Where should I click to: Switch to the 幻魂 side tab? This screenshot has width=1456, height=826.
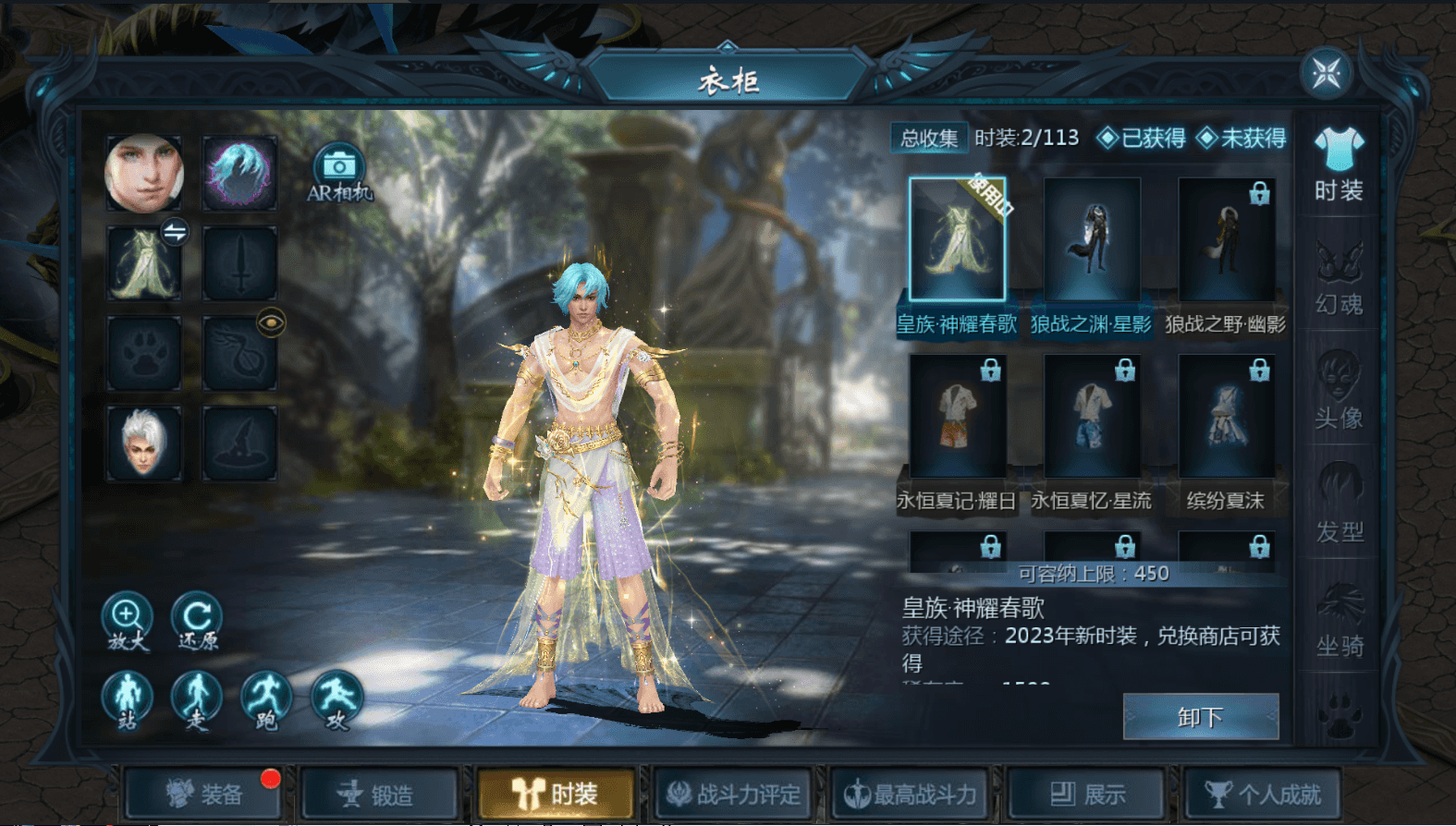(x=1339, y=278)
